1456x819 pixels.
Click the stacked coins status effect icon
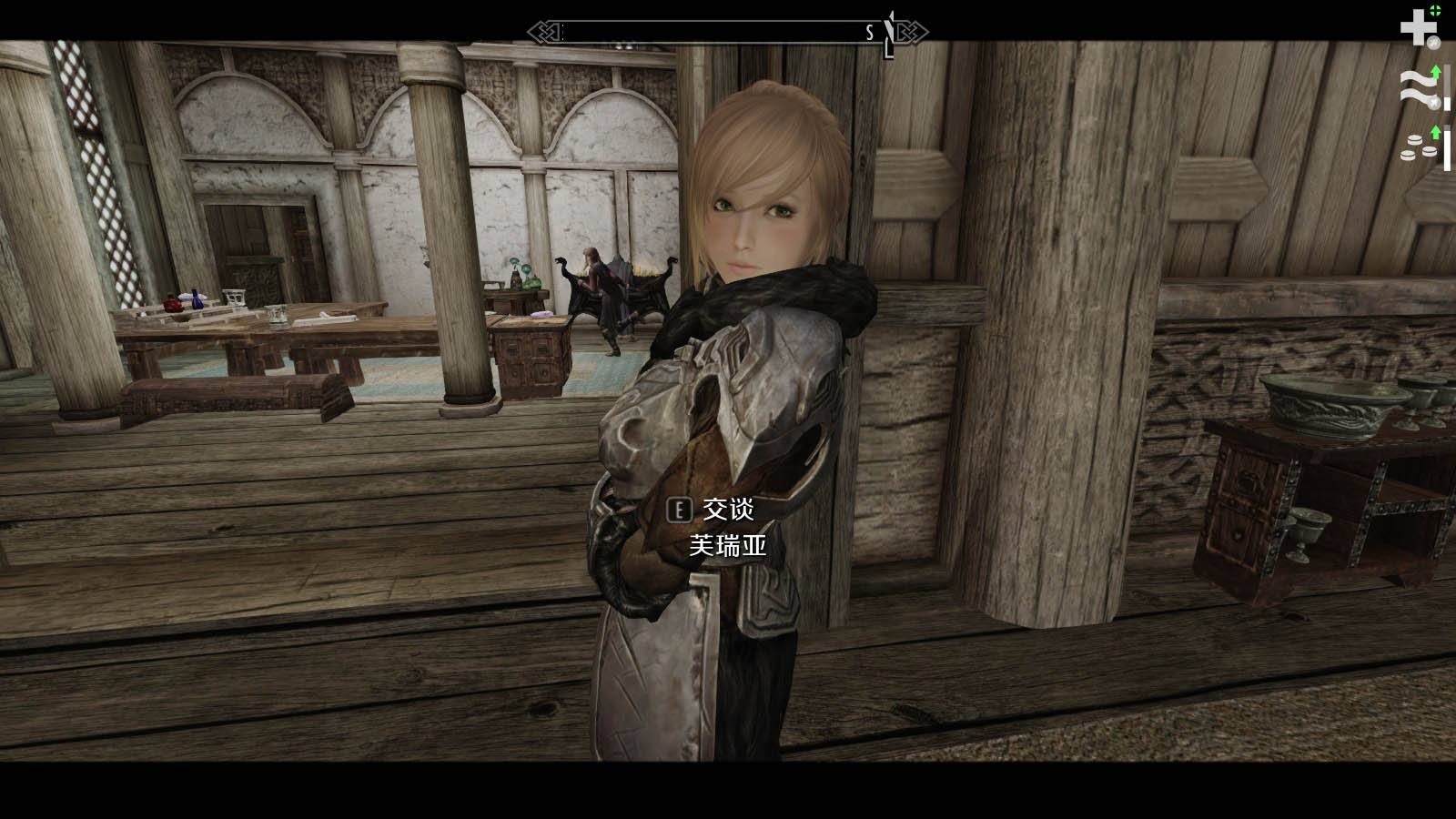coord(1419,147)
